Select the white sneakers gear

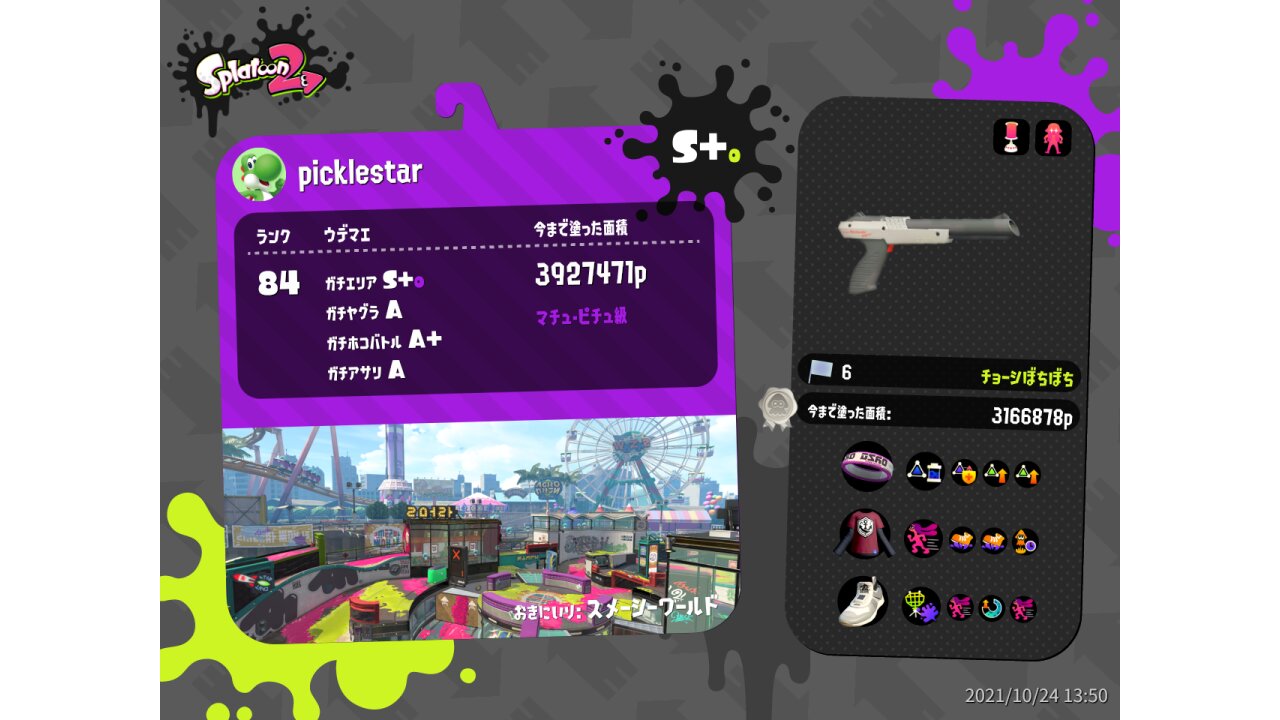click(863, 602)
